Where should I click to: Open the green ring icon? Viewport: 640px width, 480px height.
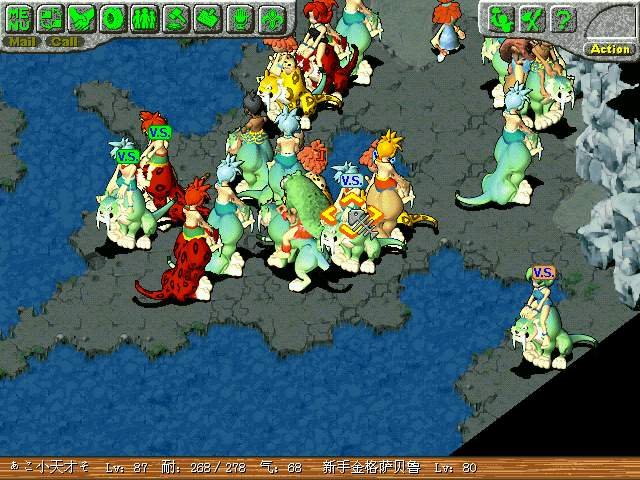click(x=114, y=17)
